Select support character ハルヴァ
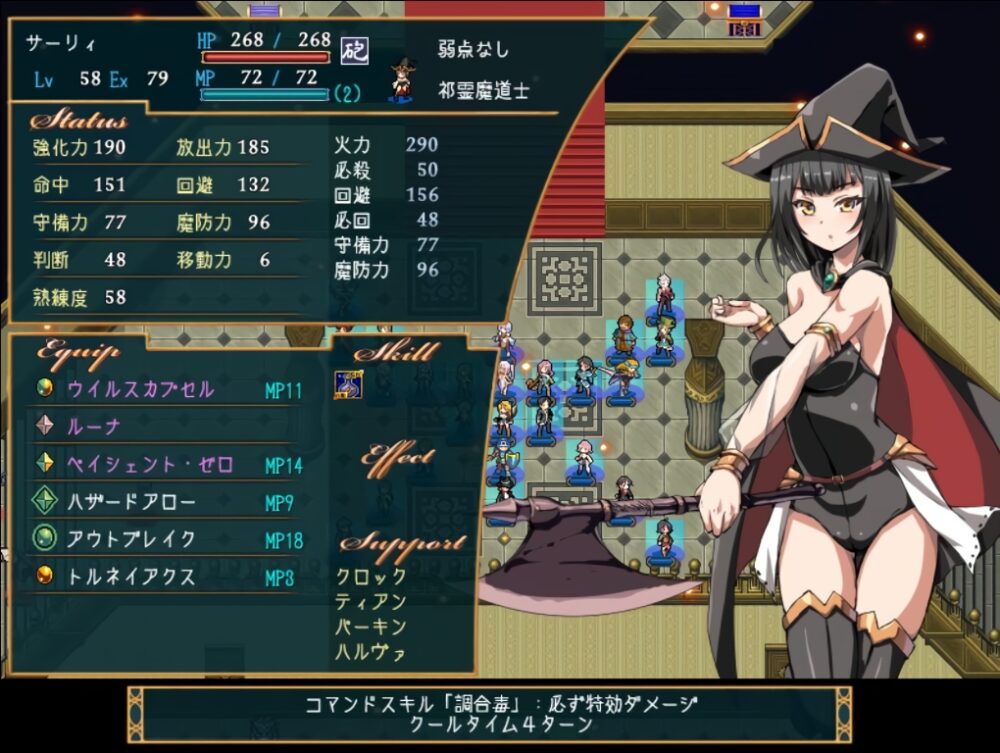Screen dimensions: 1000x753 pos(371,653)
